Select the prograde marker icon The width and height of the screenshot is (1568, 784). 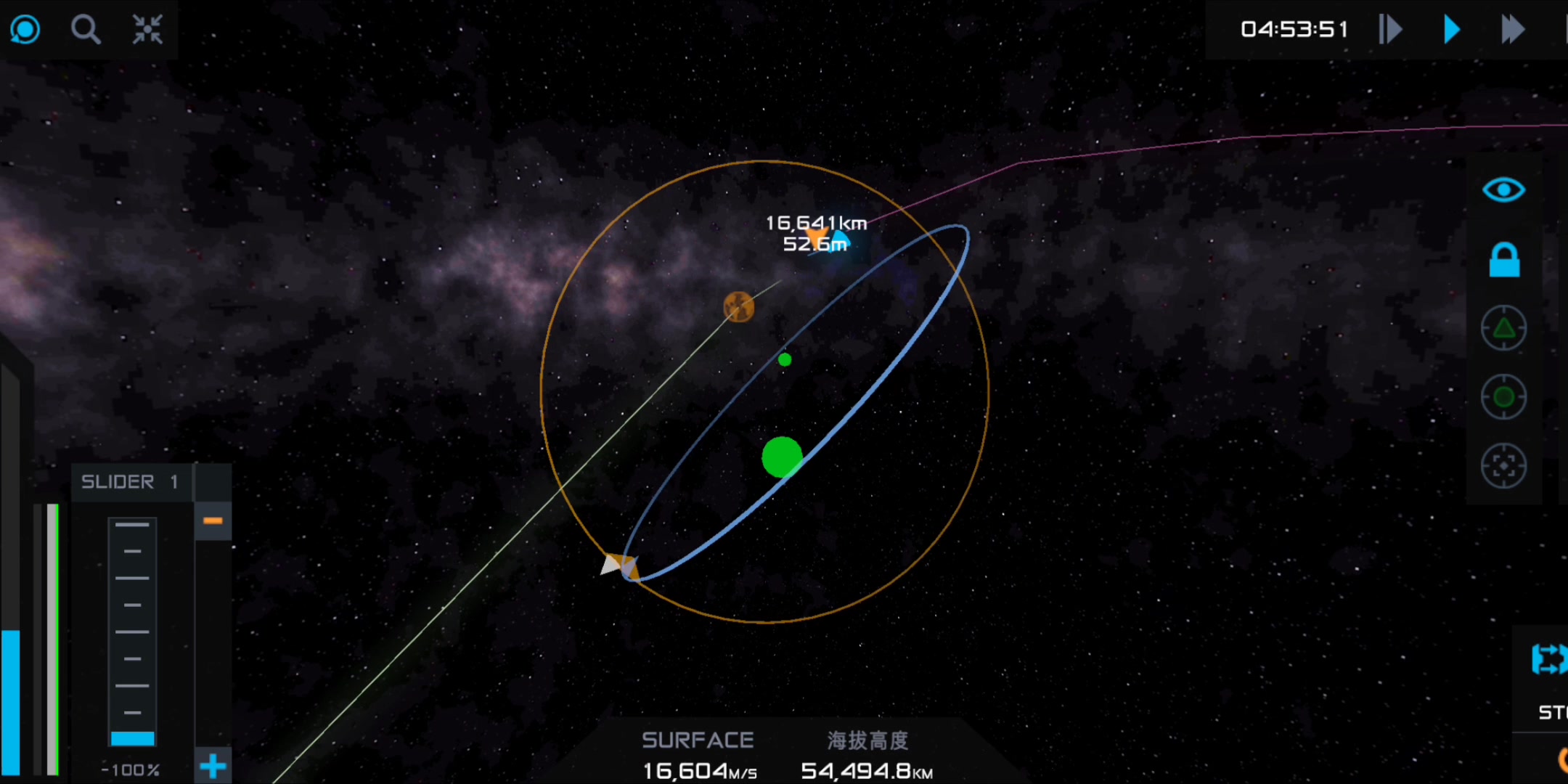coord(1504,327)
